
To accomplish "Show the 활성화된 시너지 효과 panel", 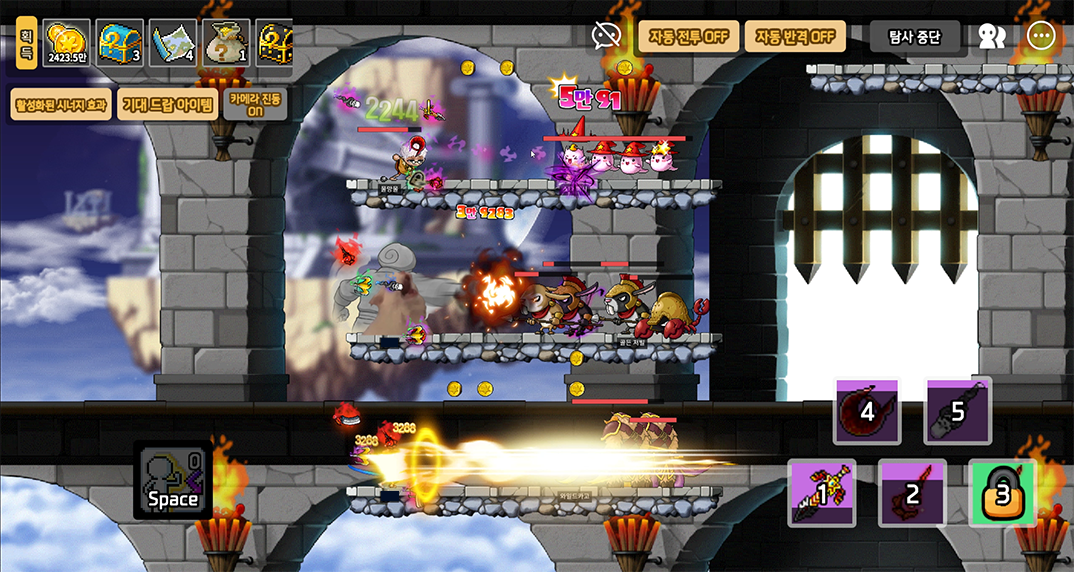I will pos(61,104).
